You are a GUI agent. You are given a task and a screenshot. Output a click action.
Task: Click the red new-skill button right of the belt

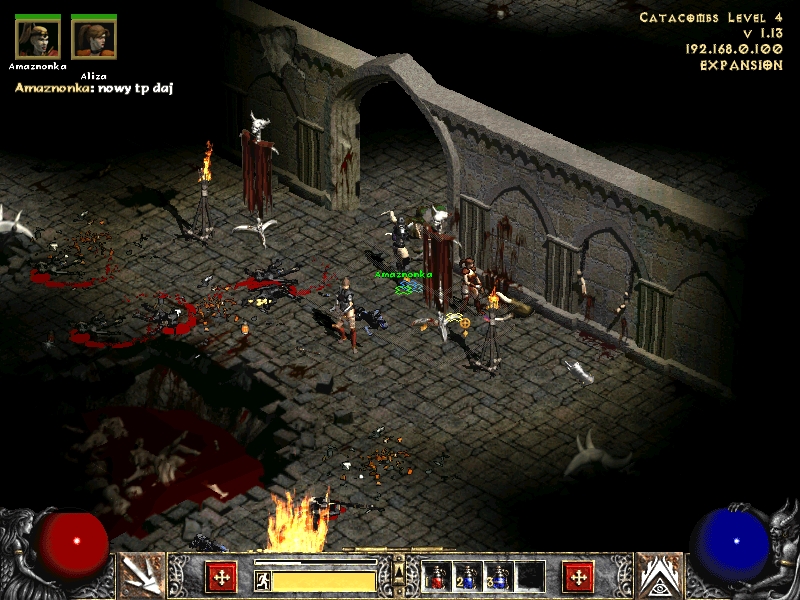click(x=578, y=577)
